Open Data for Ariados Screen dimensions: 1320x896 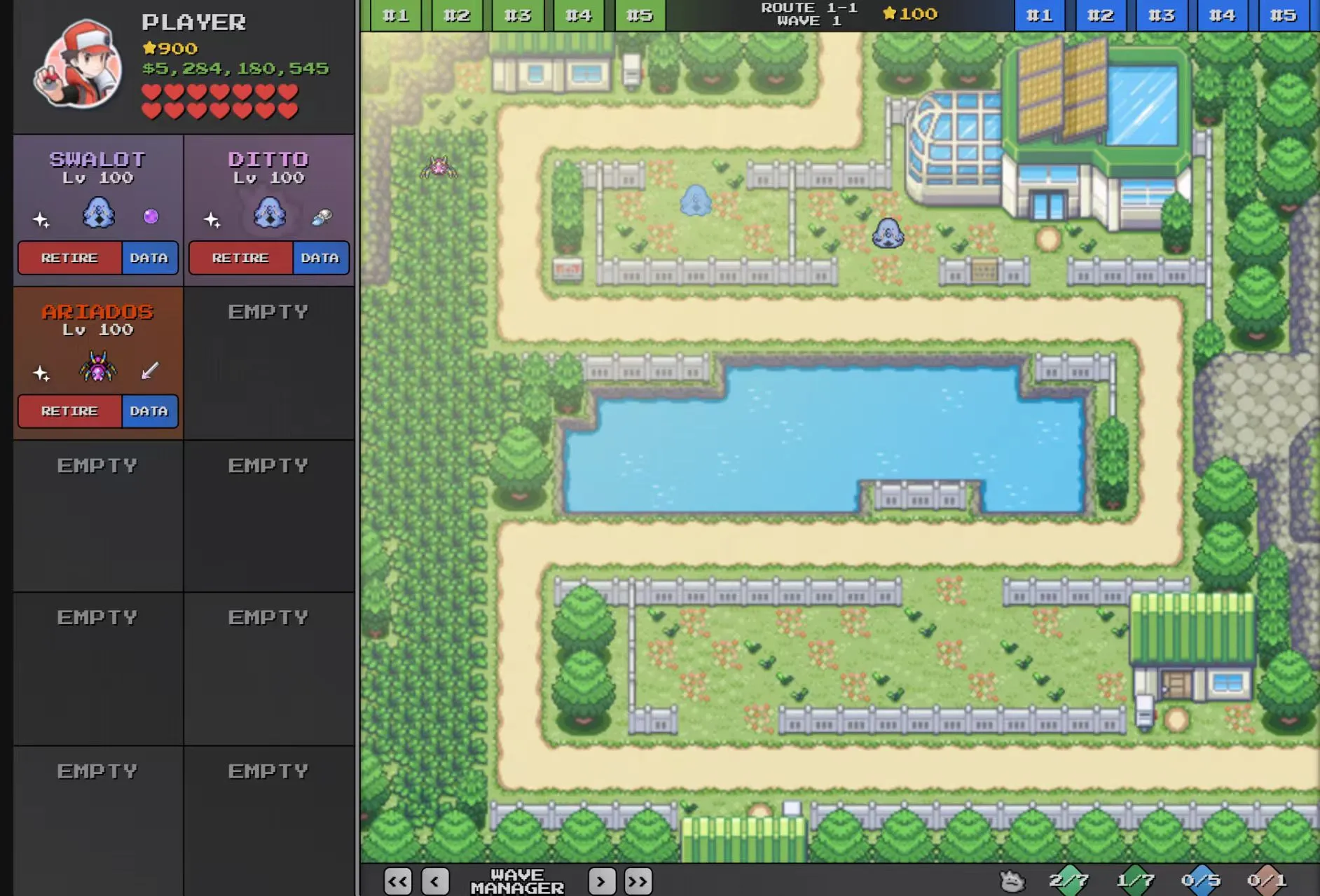[149, 411]
